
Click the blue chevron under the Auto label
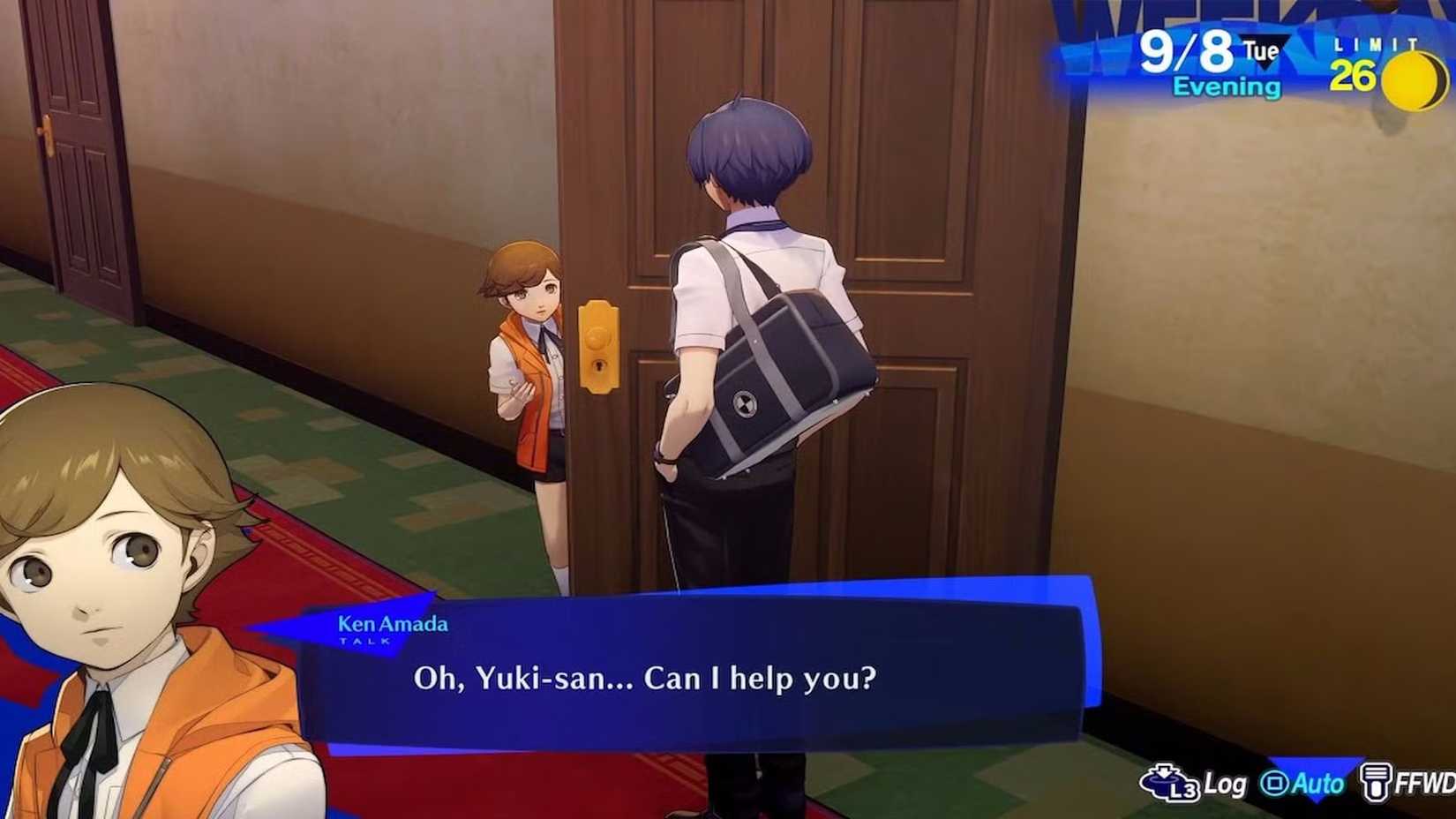tap(1315, 799)
